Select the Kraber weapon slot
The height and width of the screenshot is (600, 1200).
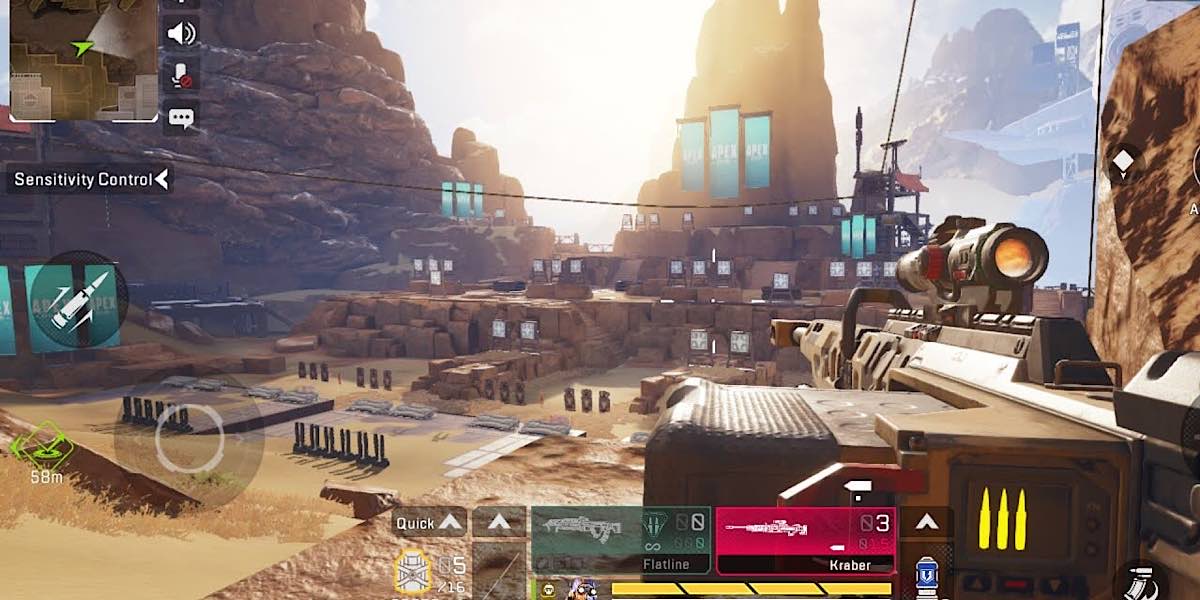805,539
